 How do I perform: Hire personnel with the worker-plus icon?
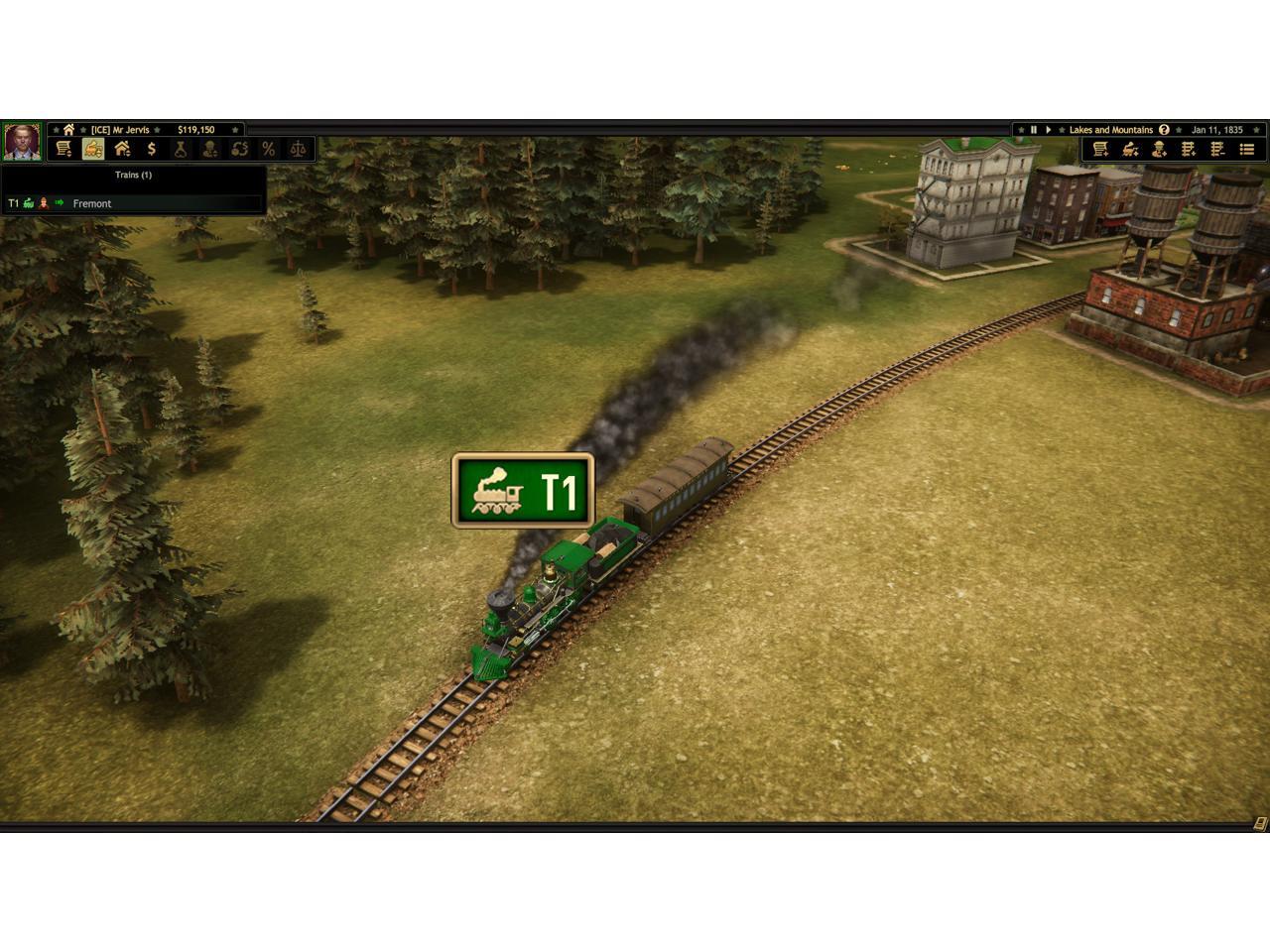pos(1159,149)
